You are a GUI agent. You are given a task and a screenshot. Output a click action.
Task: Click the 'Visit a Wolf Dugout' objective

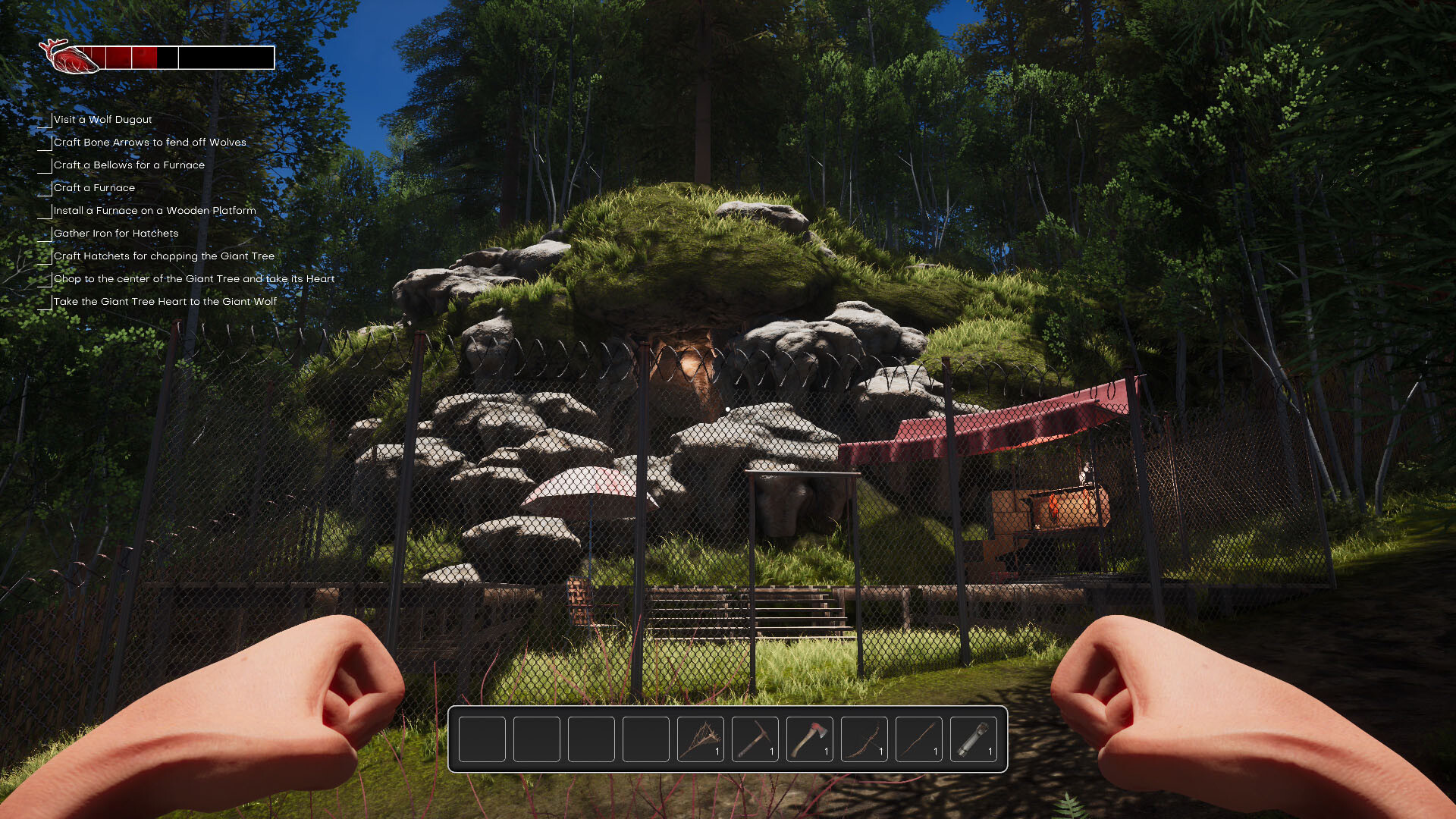pos(102,120)
